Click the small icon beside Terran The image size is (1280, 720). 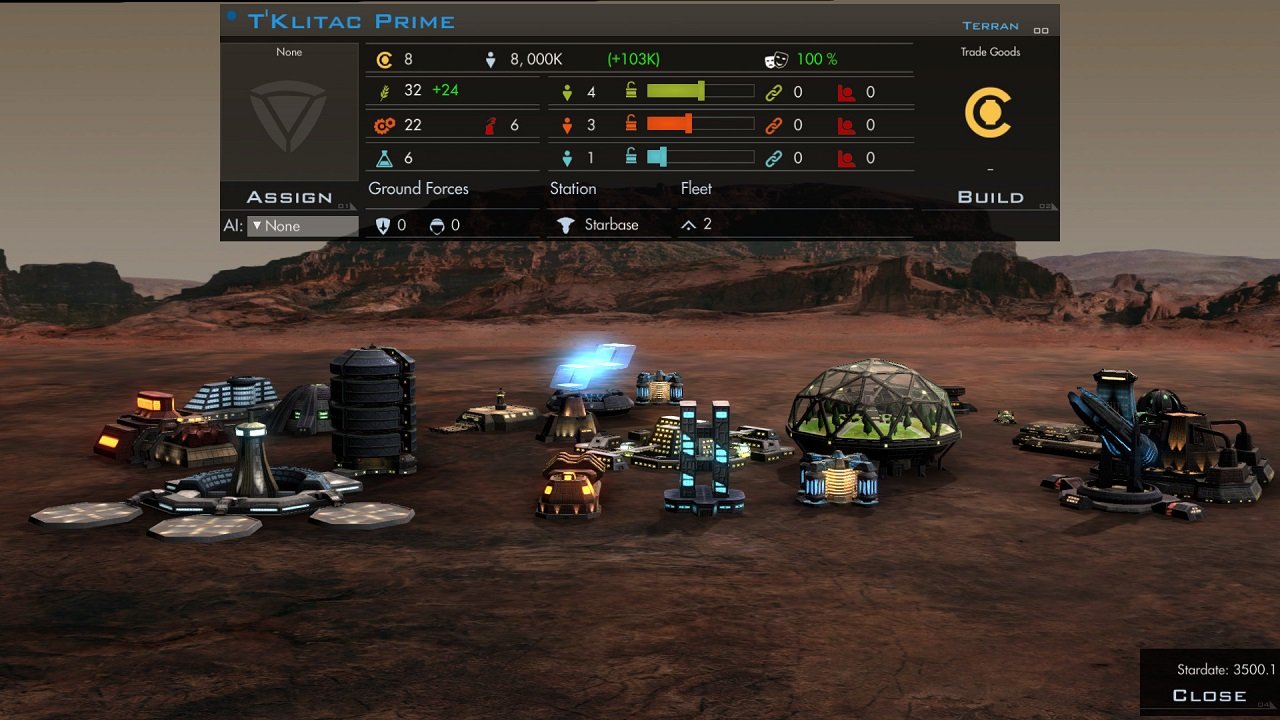(1041, 30)
